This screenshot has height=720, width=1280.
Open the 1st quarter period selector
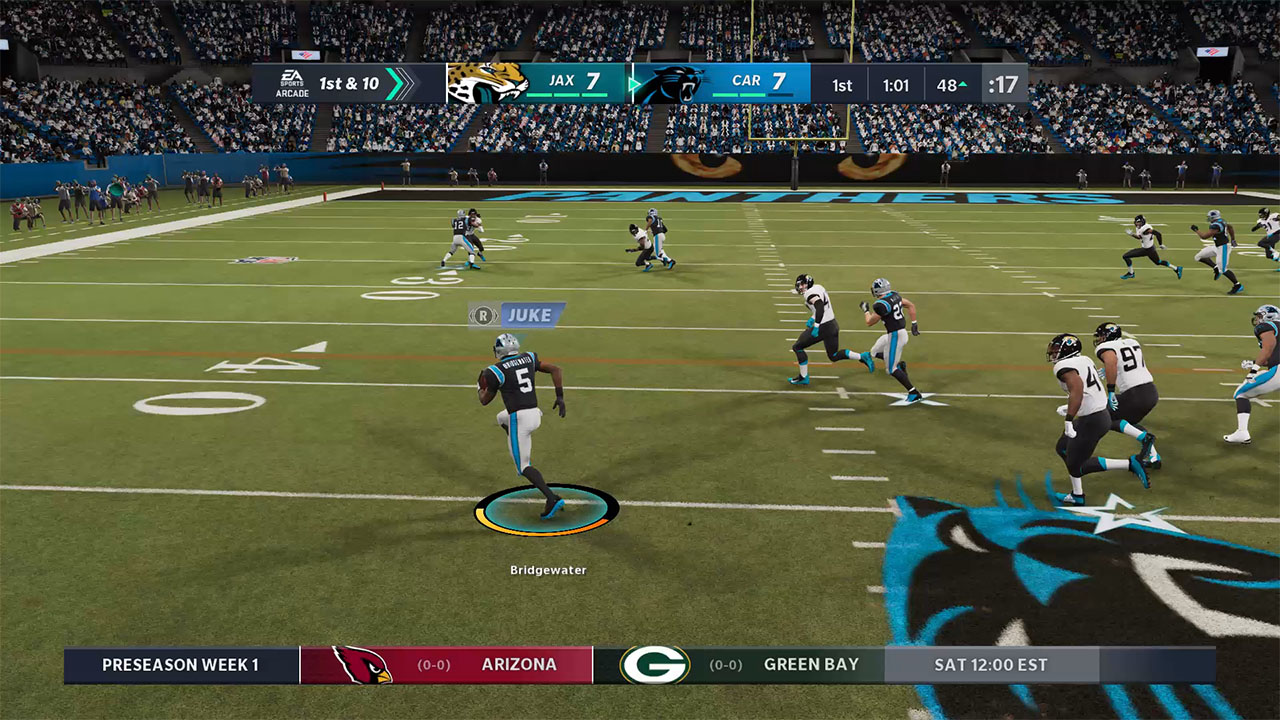(842, 84)
